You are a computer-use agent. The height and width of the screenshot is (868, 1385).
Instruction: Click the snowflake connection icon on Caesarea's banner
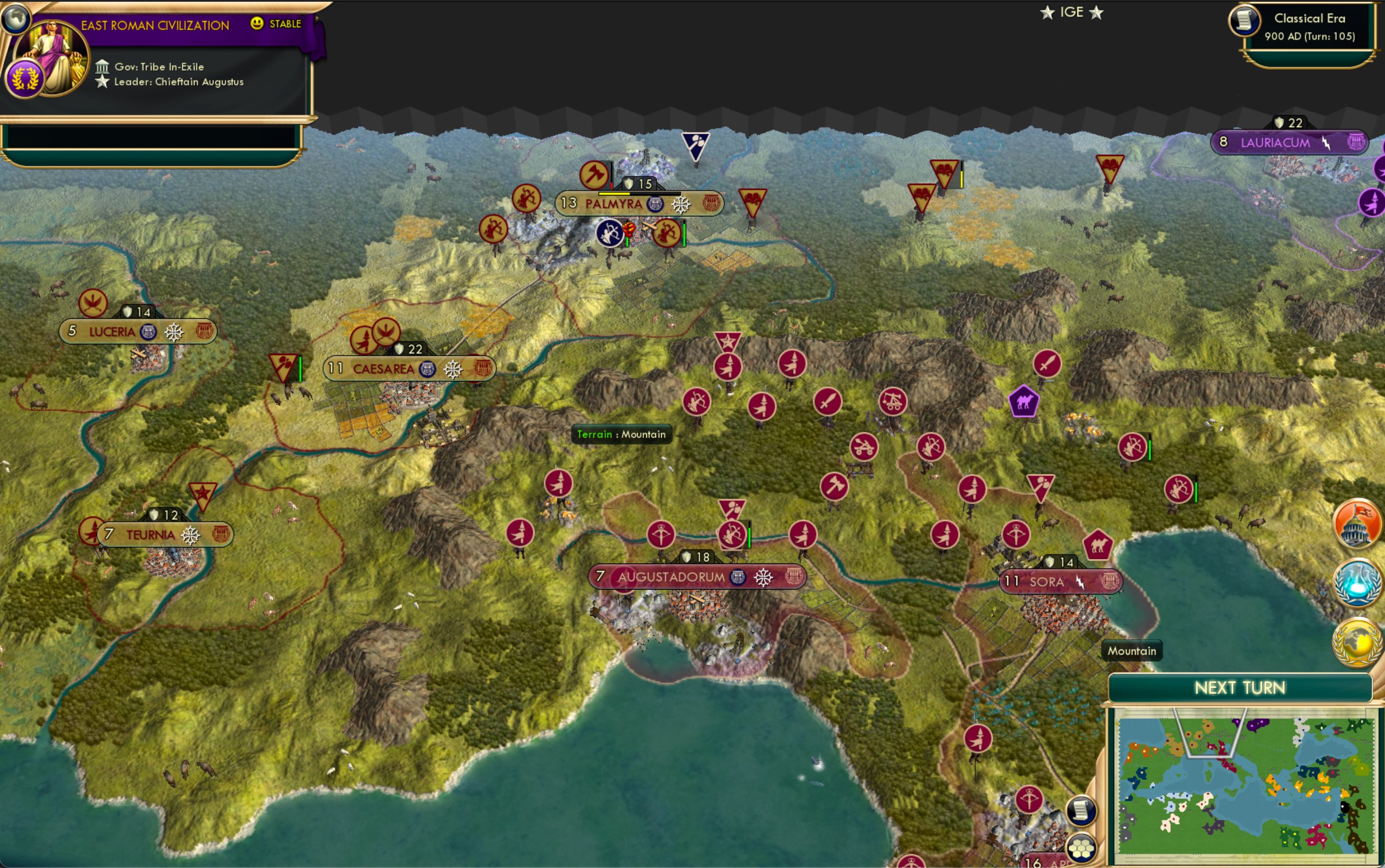(453, 370)
